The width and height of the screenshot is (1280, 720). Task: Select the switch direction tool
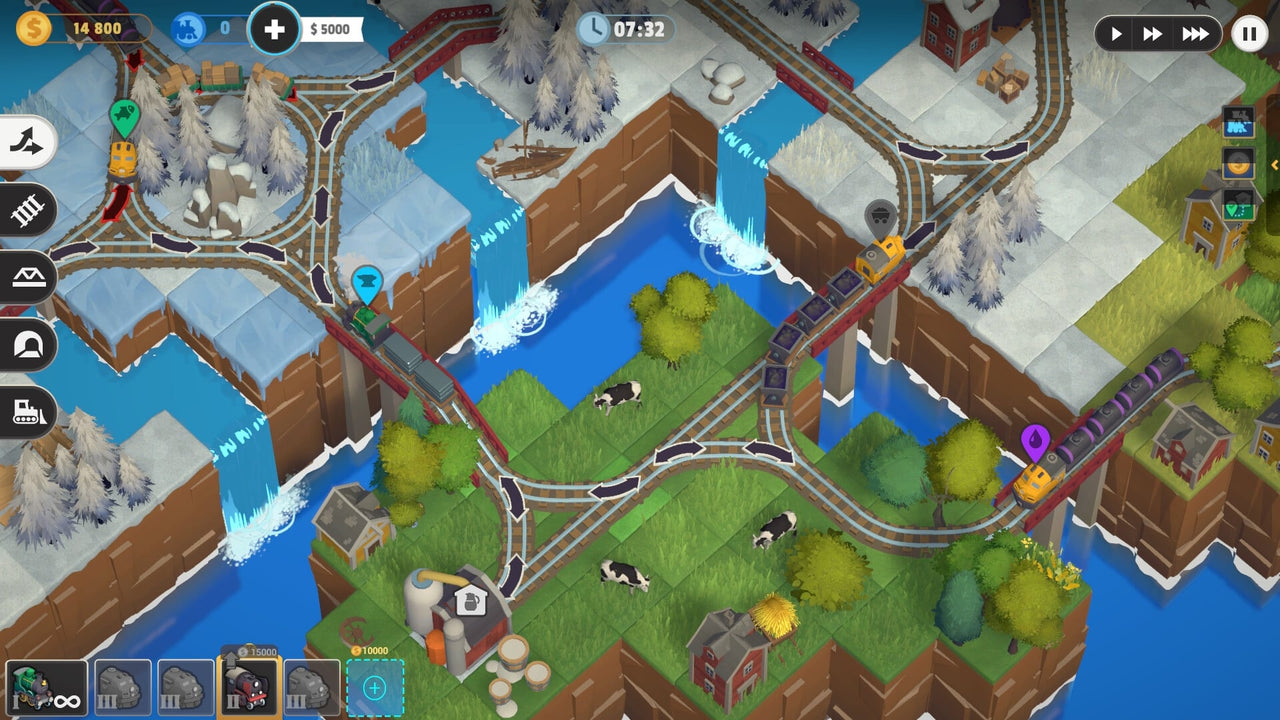pyautogui.click(x=25, y=142)
